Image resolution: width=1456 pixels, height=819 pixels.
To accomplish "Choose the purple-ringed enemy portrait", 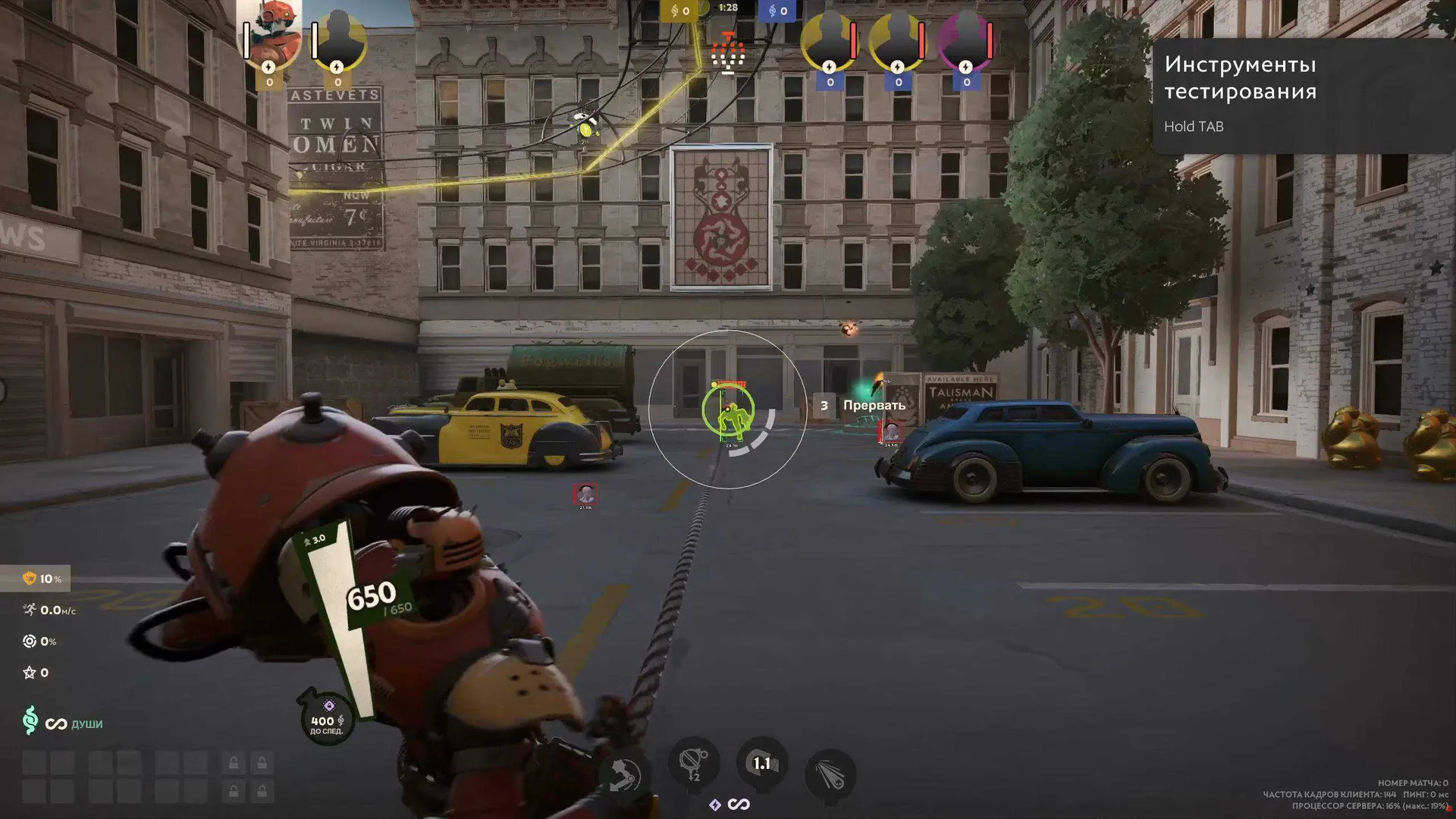I will [x=965, y=41].
